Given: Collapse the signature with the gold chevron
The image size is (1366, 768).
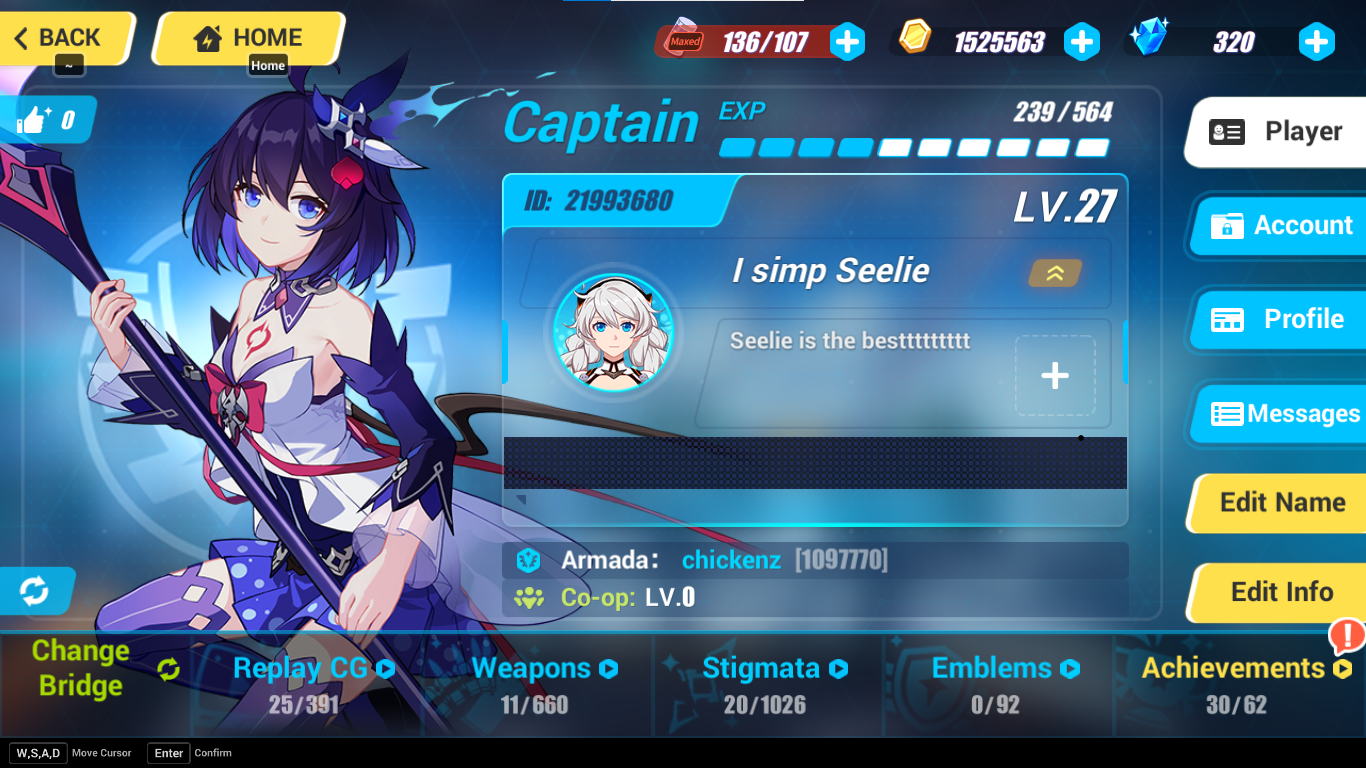Looking at the screenshot, I should 1054,271.
